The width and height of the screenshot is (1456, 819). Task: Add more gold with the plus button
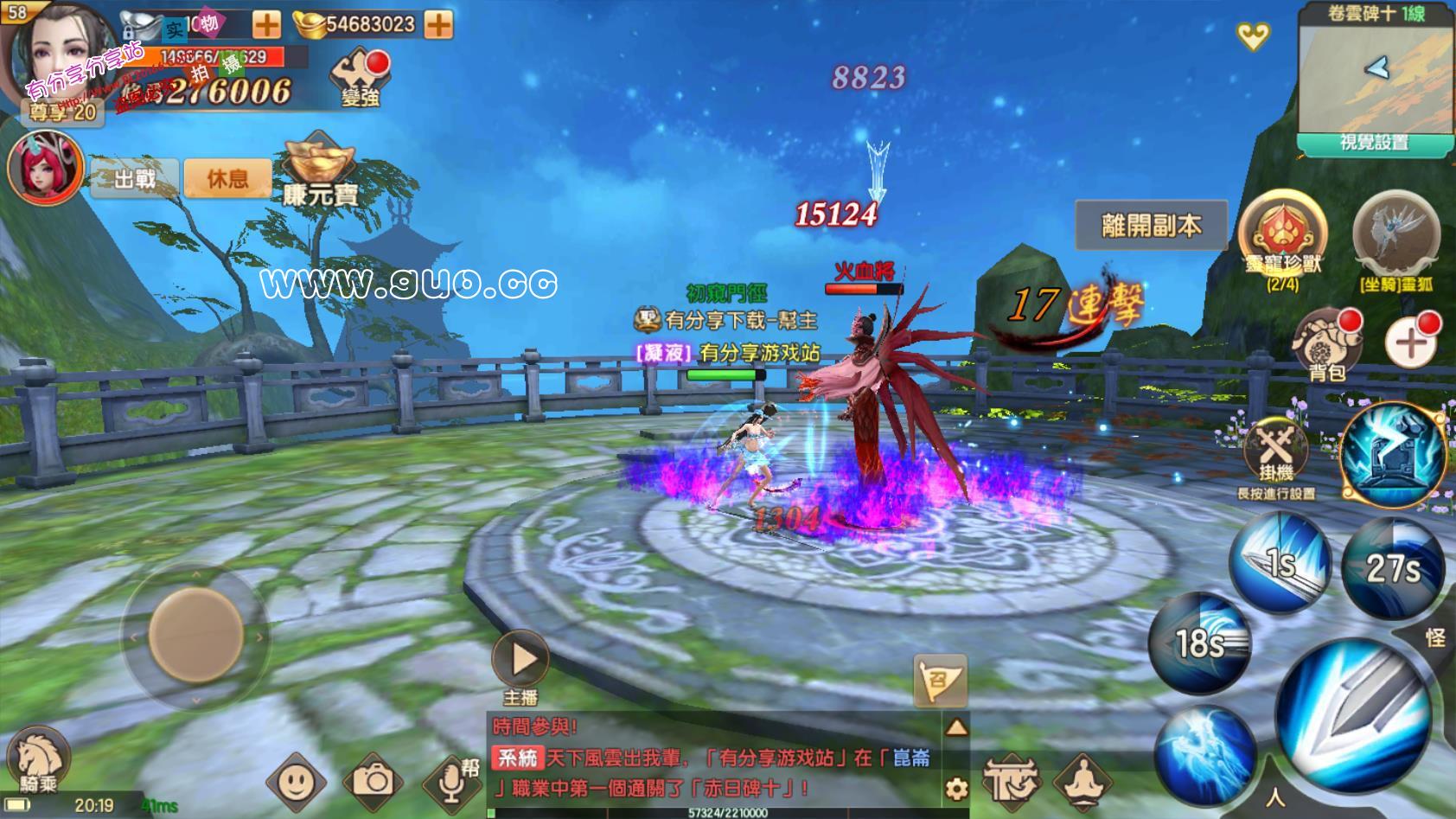[439, 24]
